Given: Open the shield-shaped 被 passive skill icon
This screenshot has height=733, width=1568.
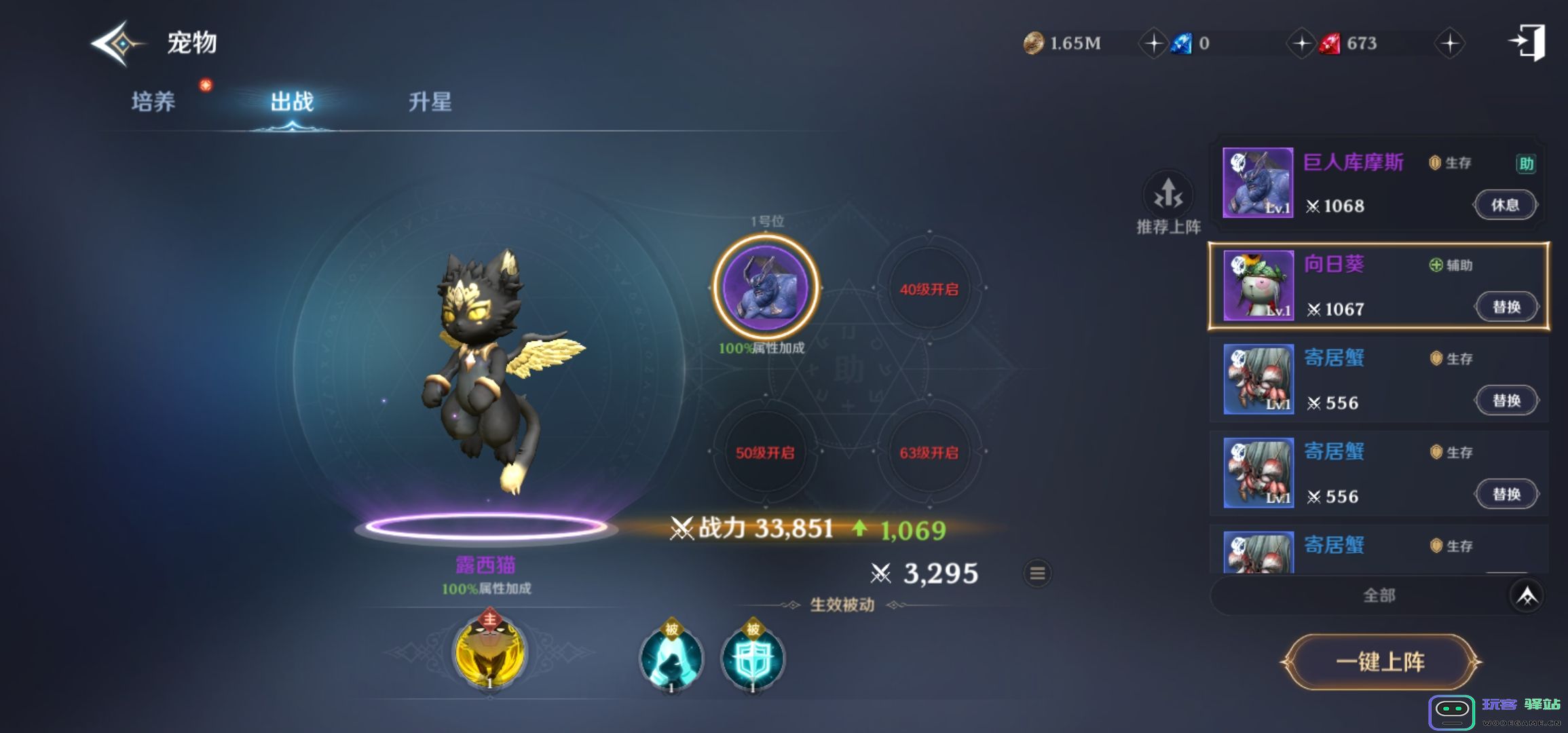Looking at the screenshot, I should tap(753, 657).
